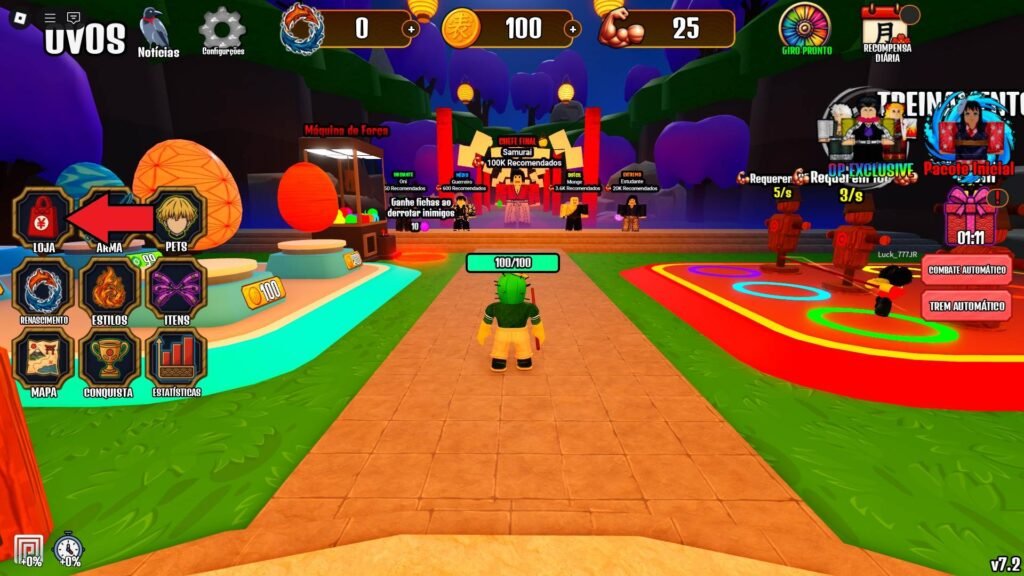Show the Mapa screen

point(42,357)
